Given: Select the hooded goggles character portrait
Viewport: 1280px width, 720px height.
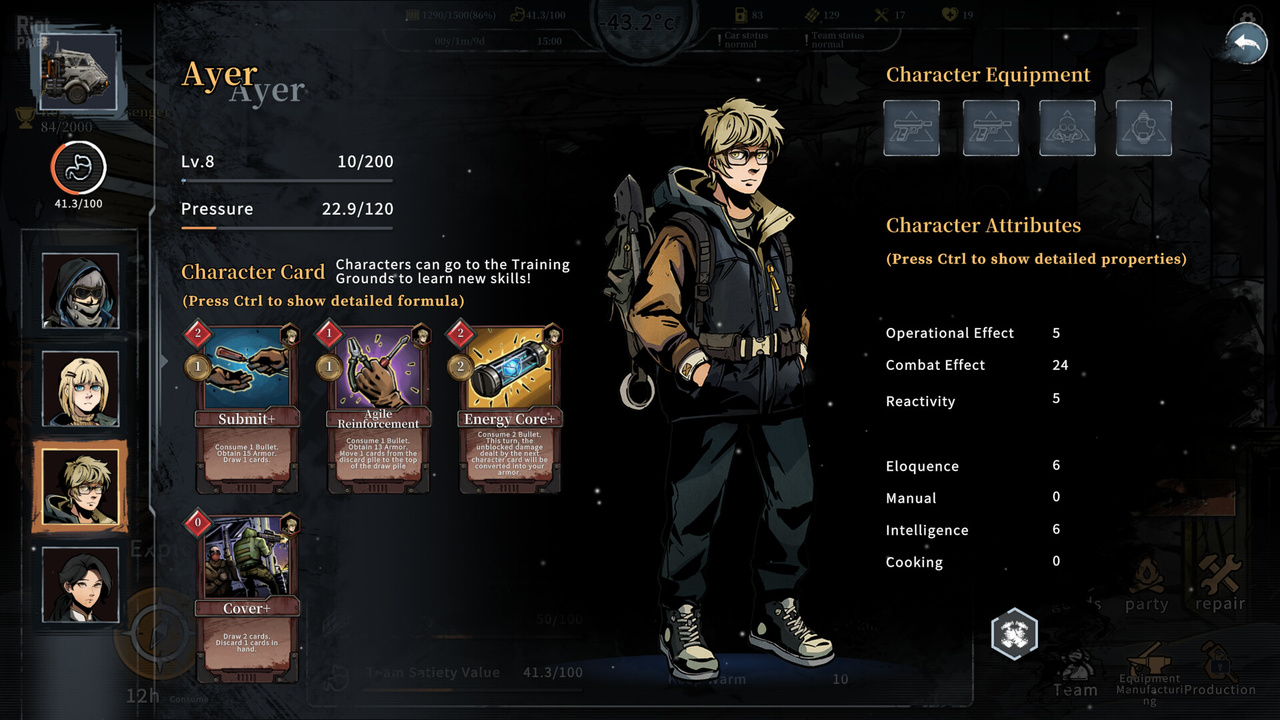Looking at the screenshot, I should click(x=80, y=291).
